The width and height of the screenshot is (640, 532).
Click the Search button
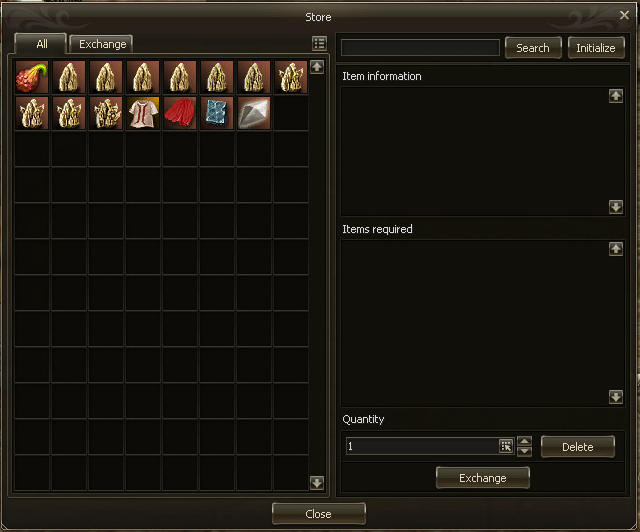533,47
